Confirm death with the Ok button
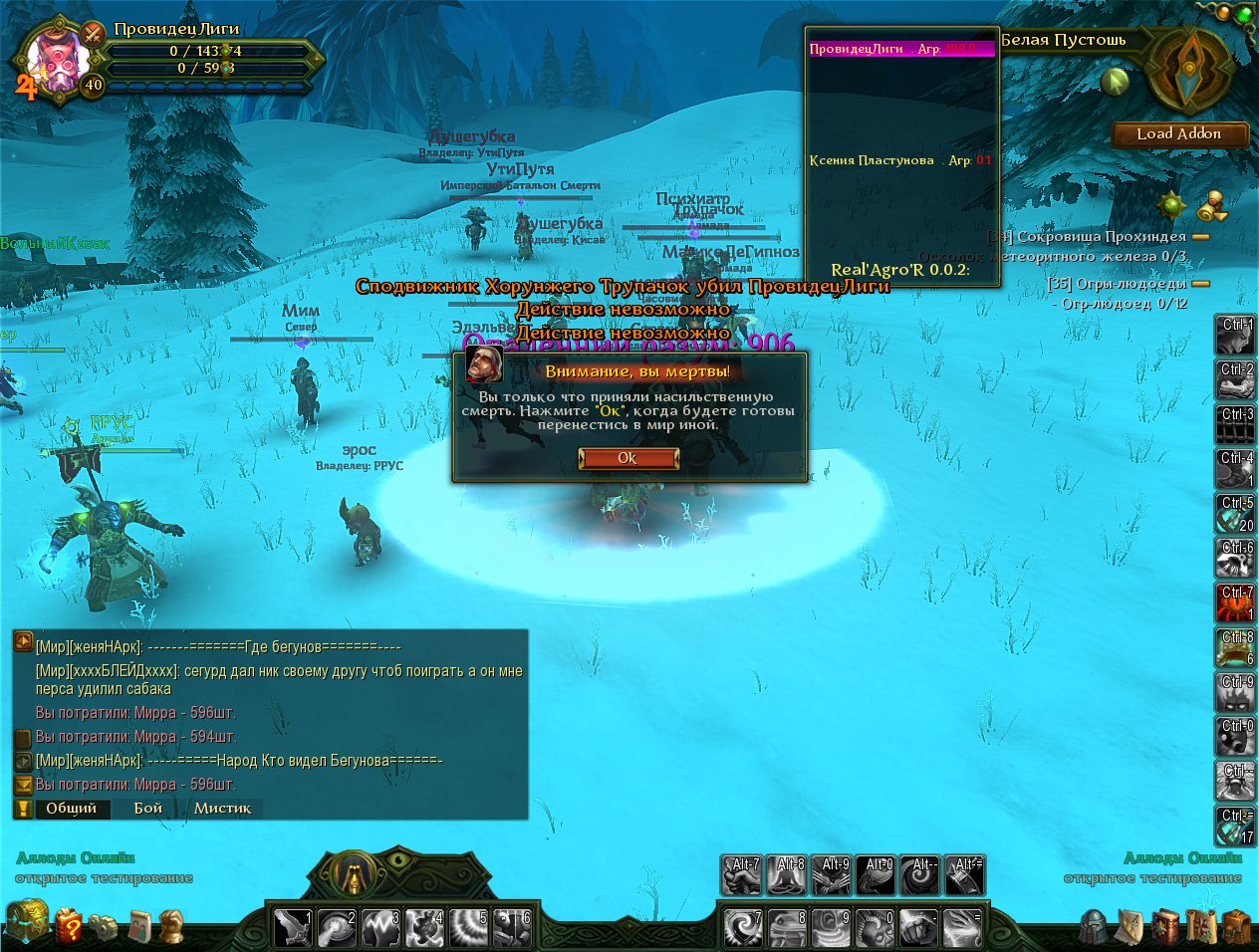This screenshot has height=952, width=1259. pos(629,458)
